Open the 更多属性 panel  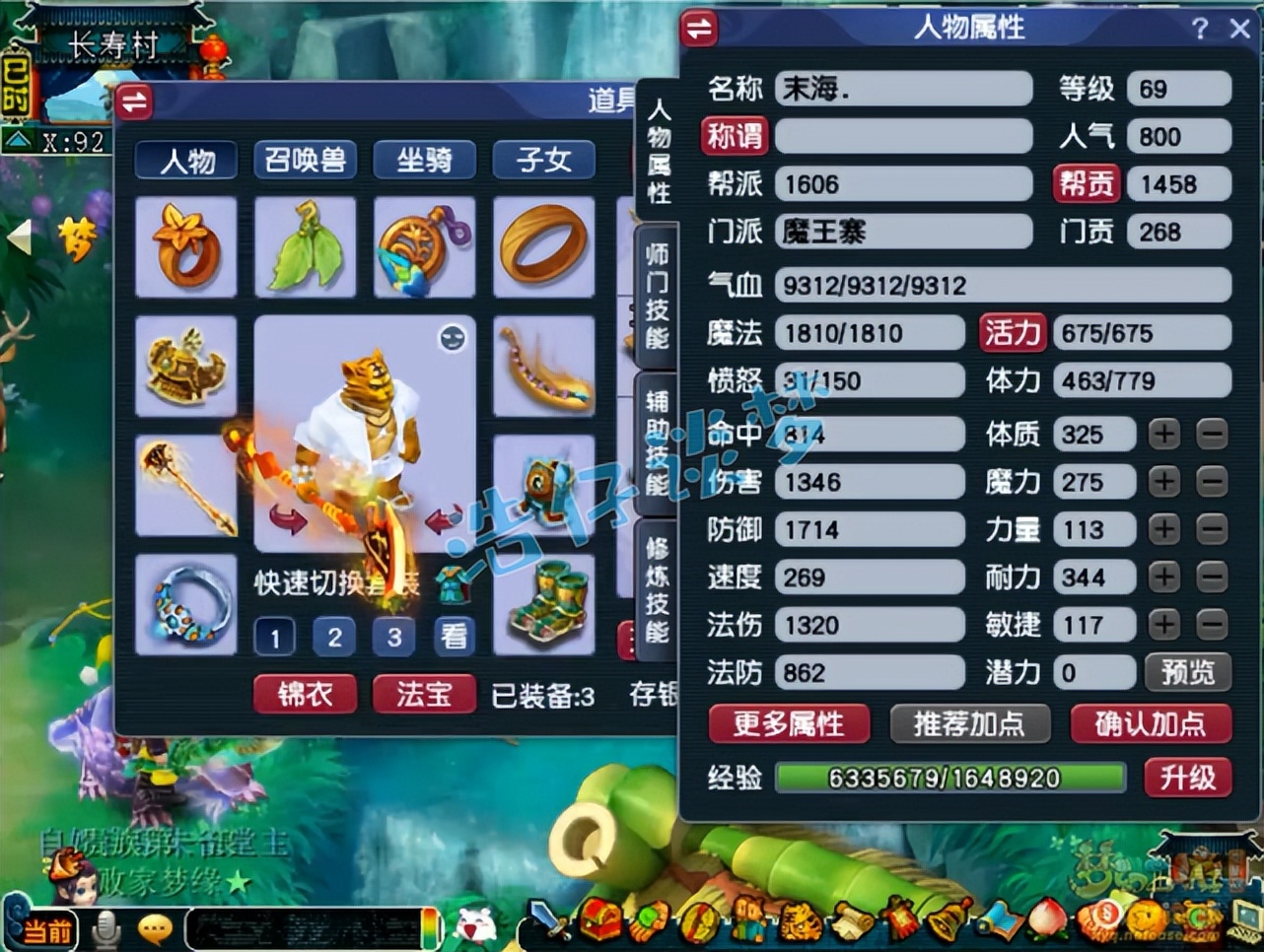789,725
